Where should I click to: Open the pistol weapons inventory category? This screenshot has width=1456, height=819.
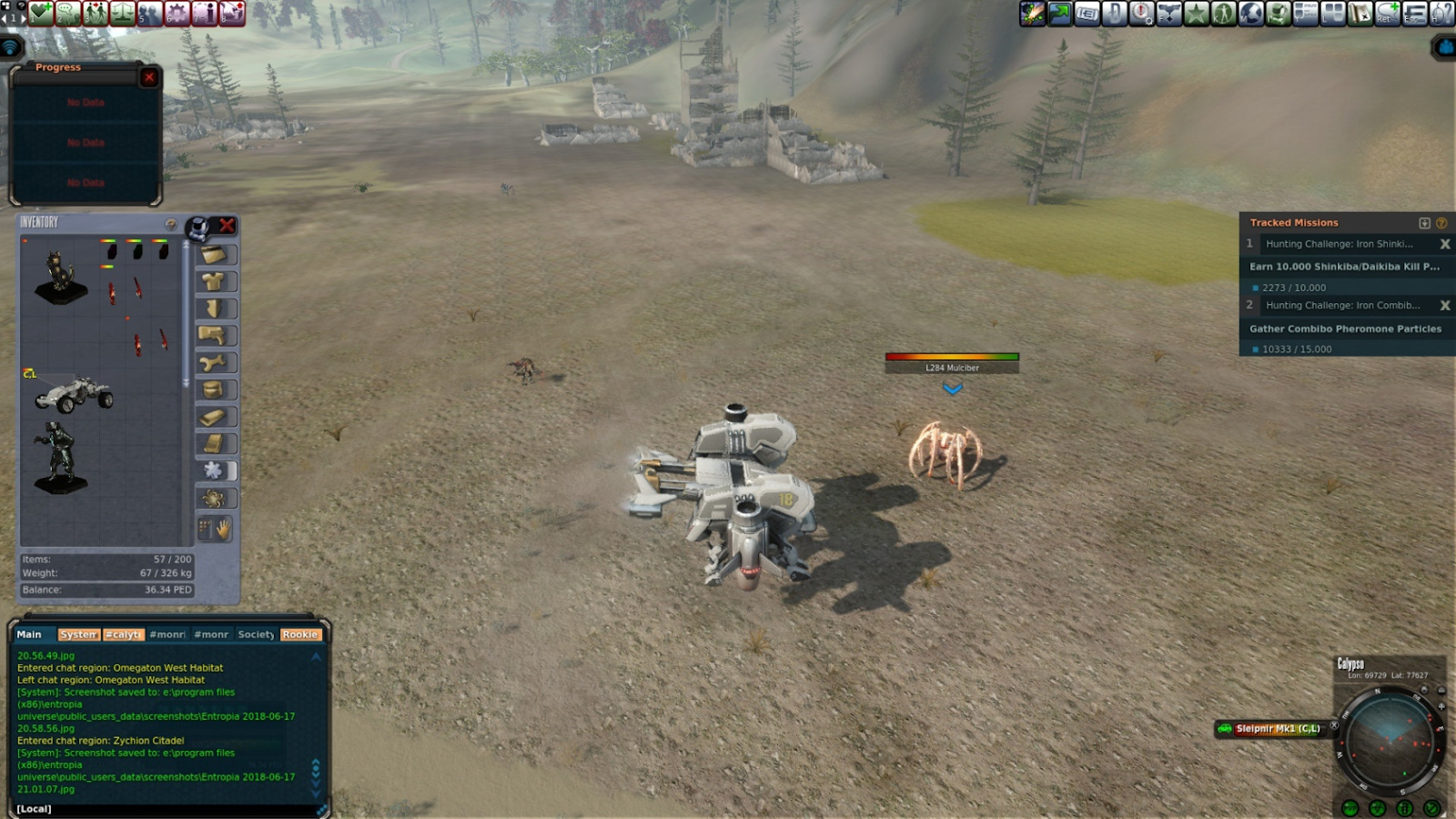214,336
